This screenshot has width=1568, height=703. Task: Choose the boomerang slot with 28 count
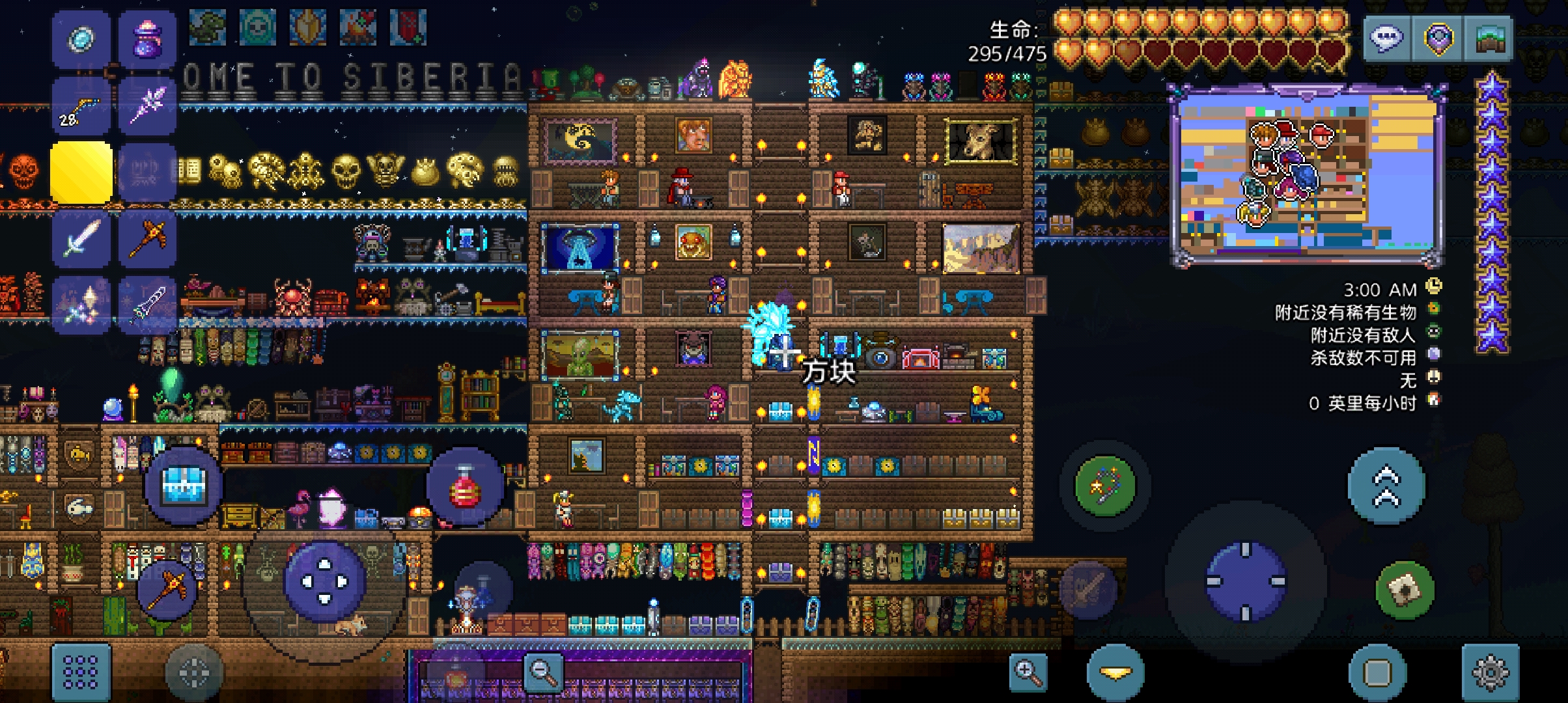[x=81, y=105]
